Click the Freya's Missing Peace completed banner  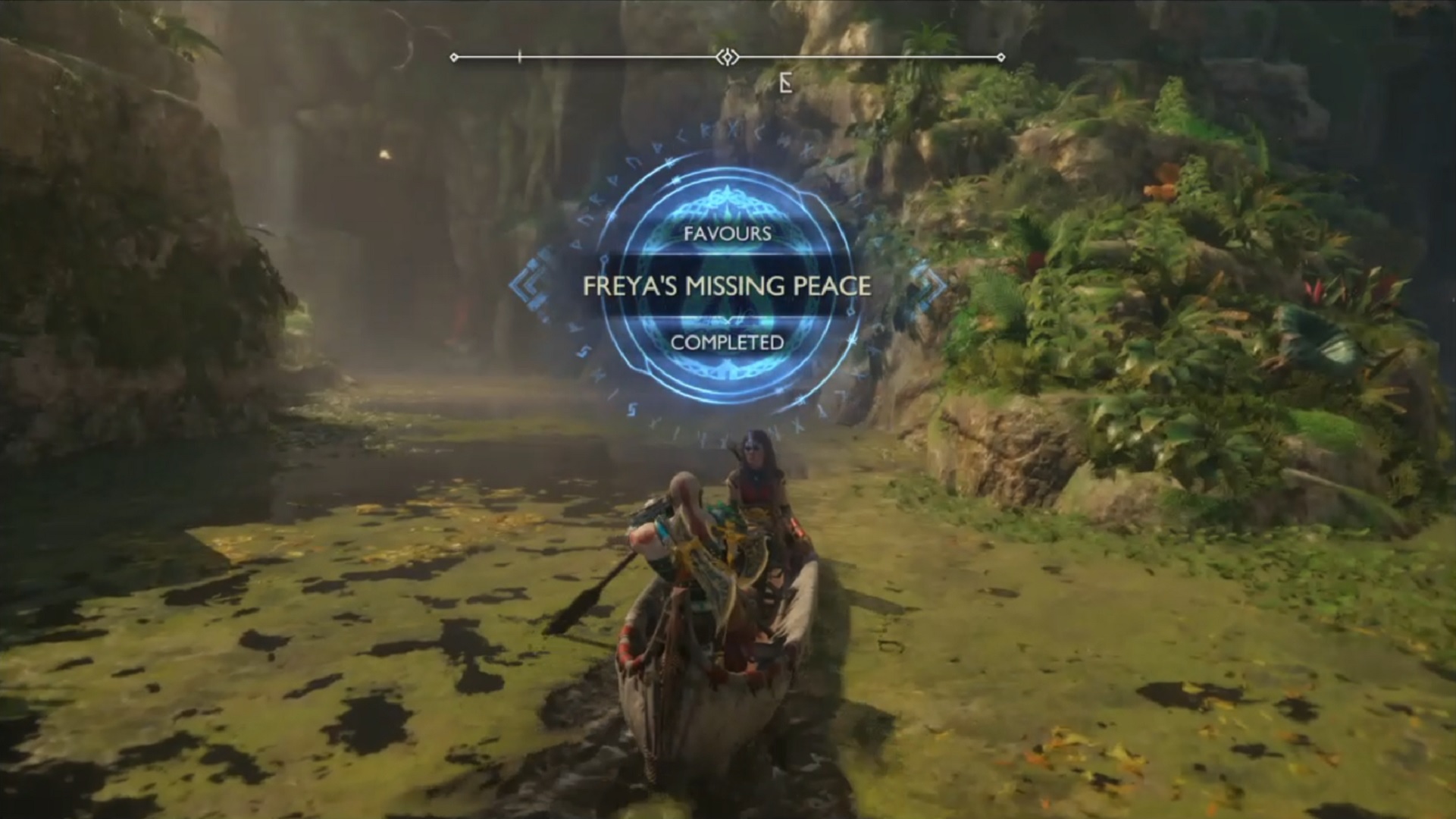tap(727, 286)
